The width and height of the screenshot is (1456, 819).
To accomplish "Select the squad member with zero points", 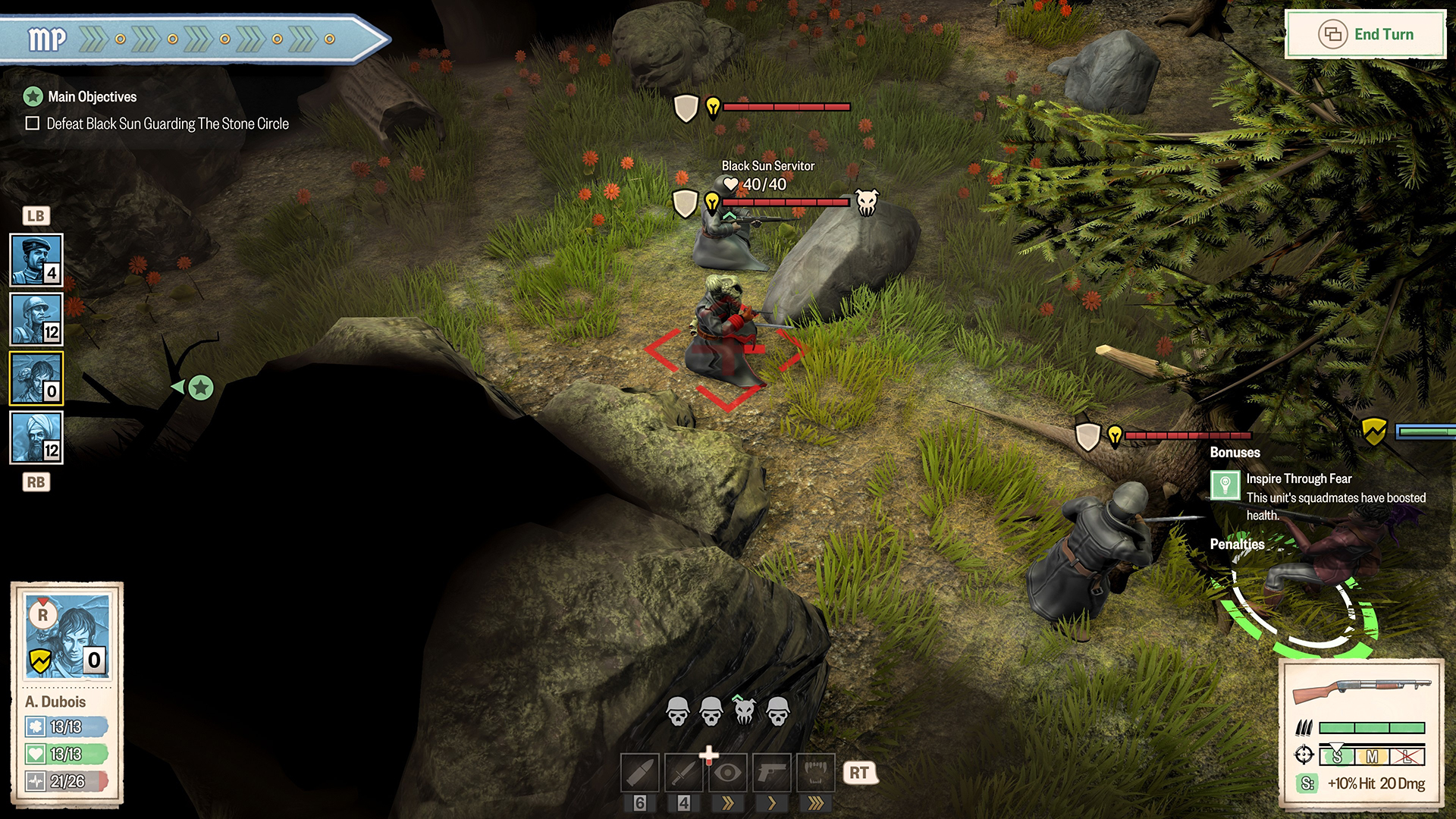I will click(x=36, y=378).
